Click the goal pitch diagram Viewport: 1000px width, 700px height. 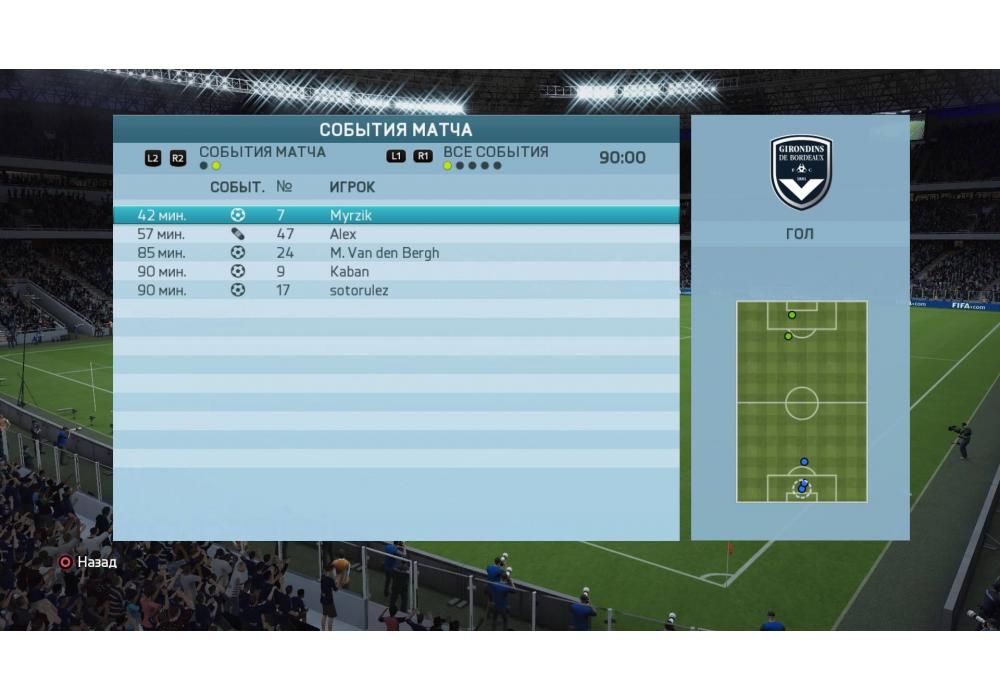click(801, 402)
